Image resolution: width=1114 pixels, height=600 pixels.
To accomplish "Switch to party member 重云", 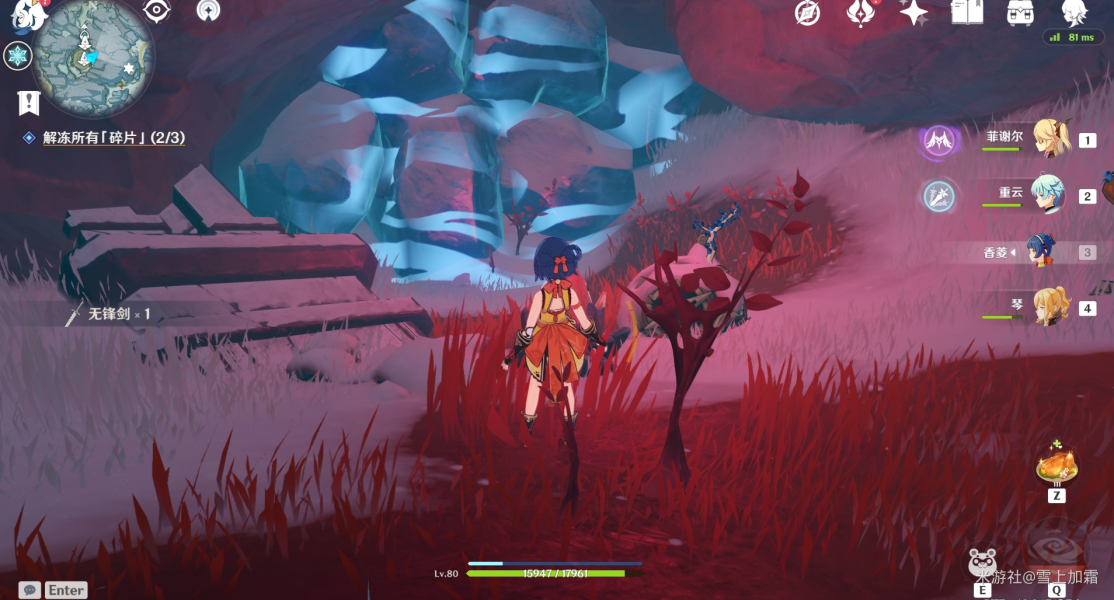I will 1049,196.
